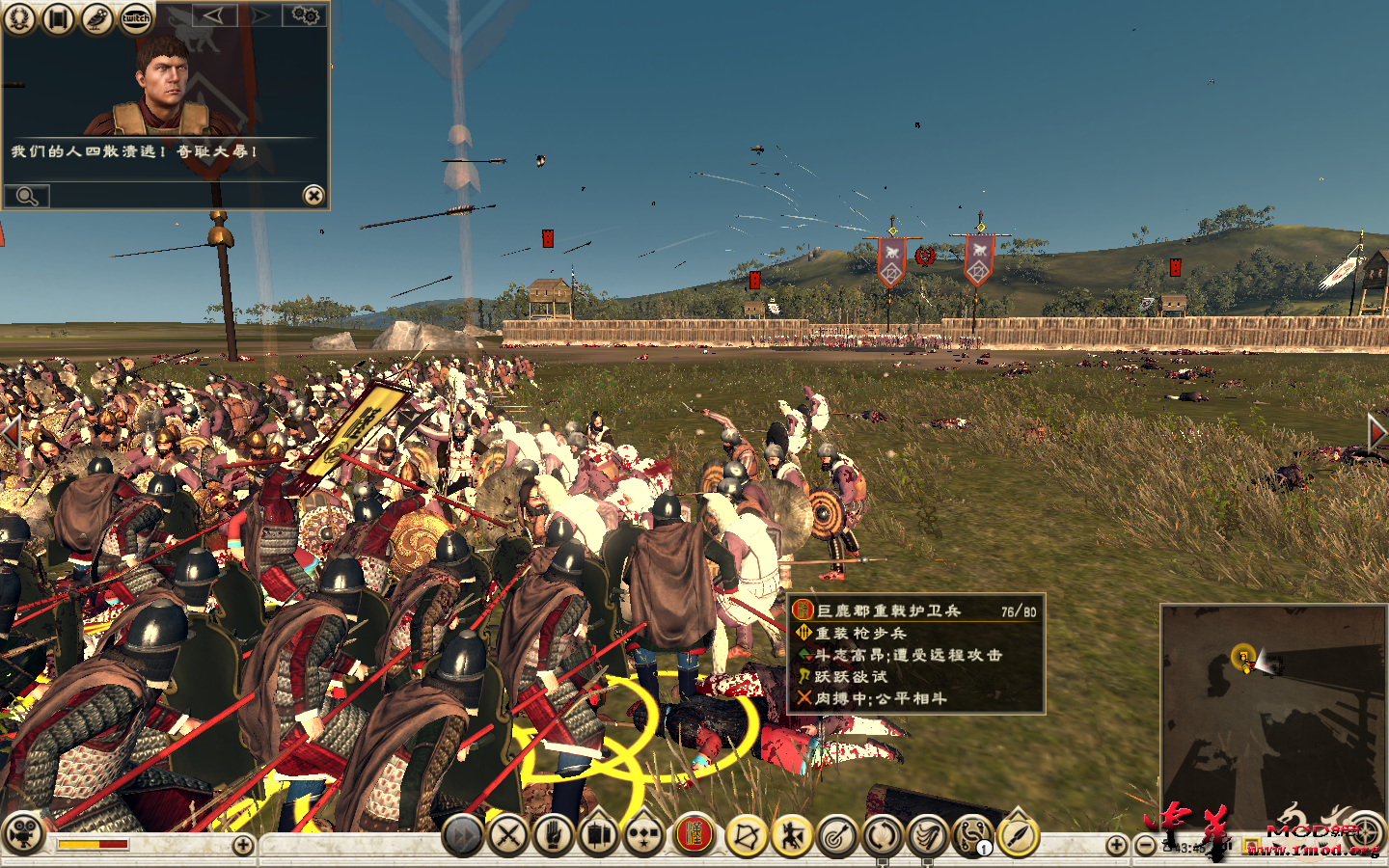This screenshot has width=1389, height=868.
Task: Activate the fire arrows bow ability icon
Action: (x=744, y=834)
